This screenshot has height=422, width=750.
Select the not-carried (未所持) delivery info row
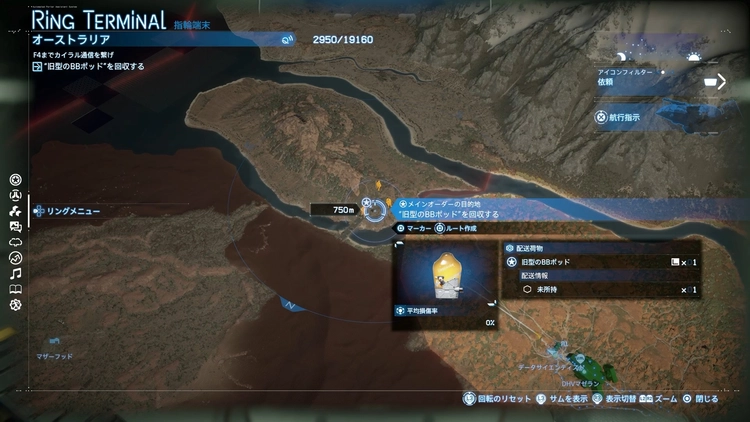602,289
